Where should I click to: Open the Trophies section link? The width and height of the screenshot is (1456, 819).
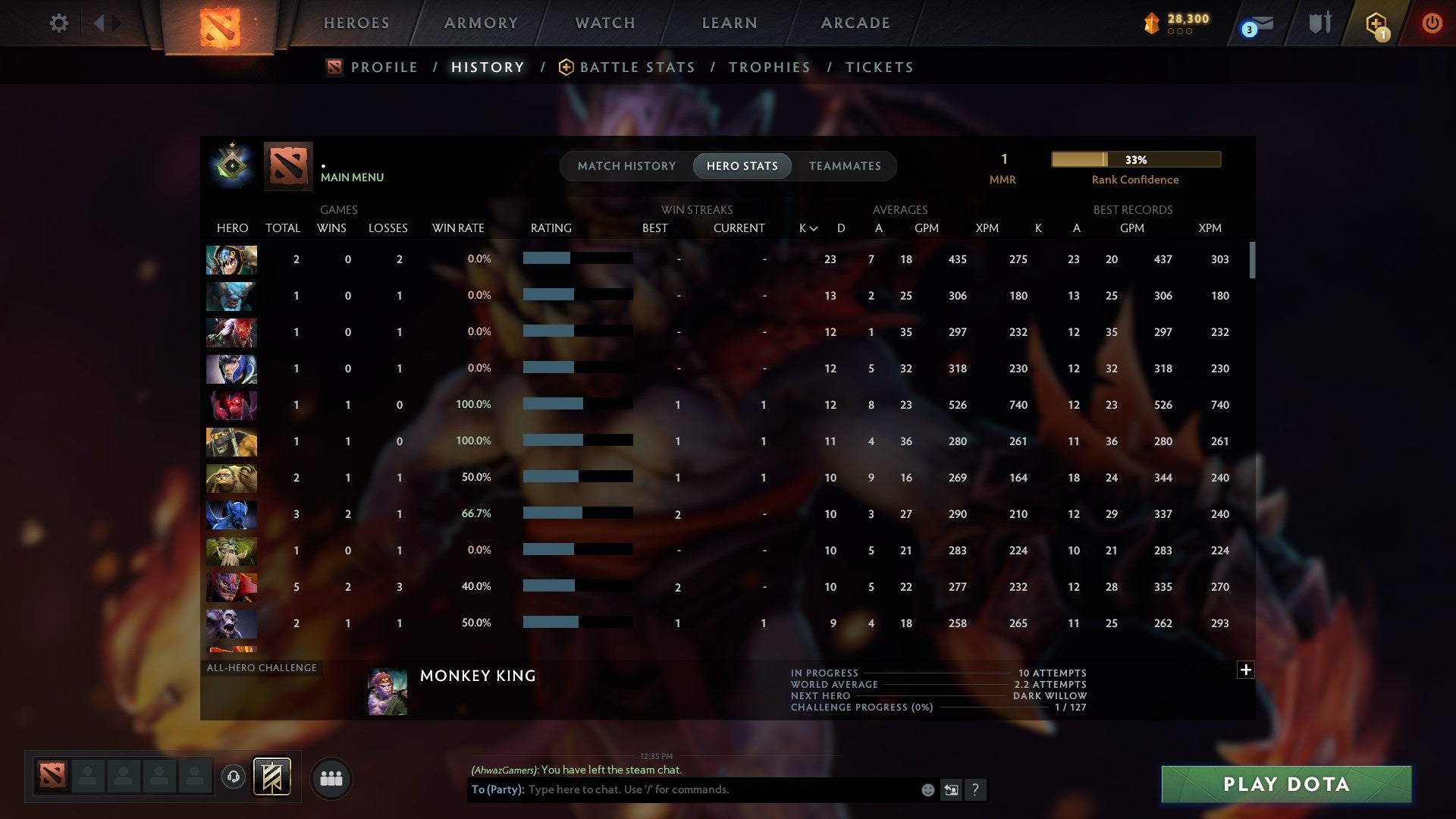point(768,67)
